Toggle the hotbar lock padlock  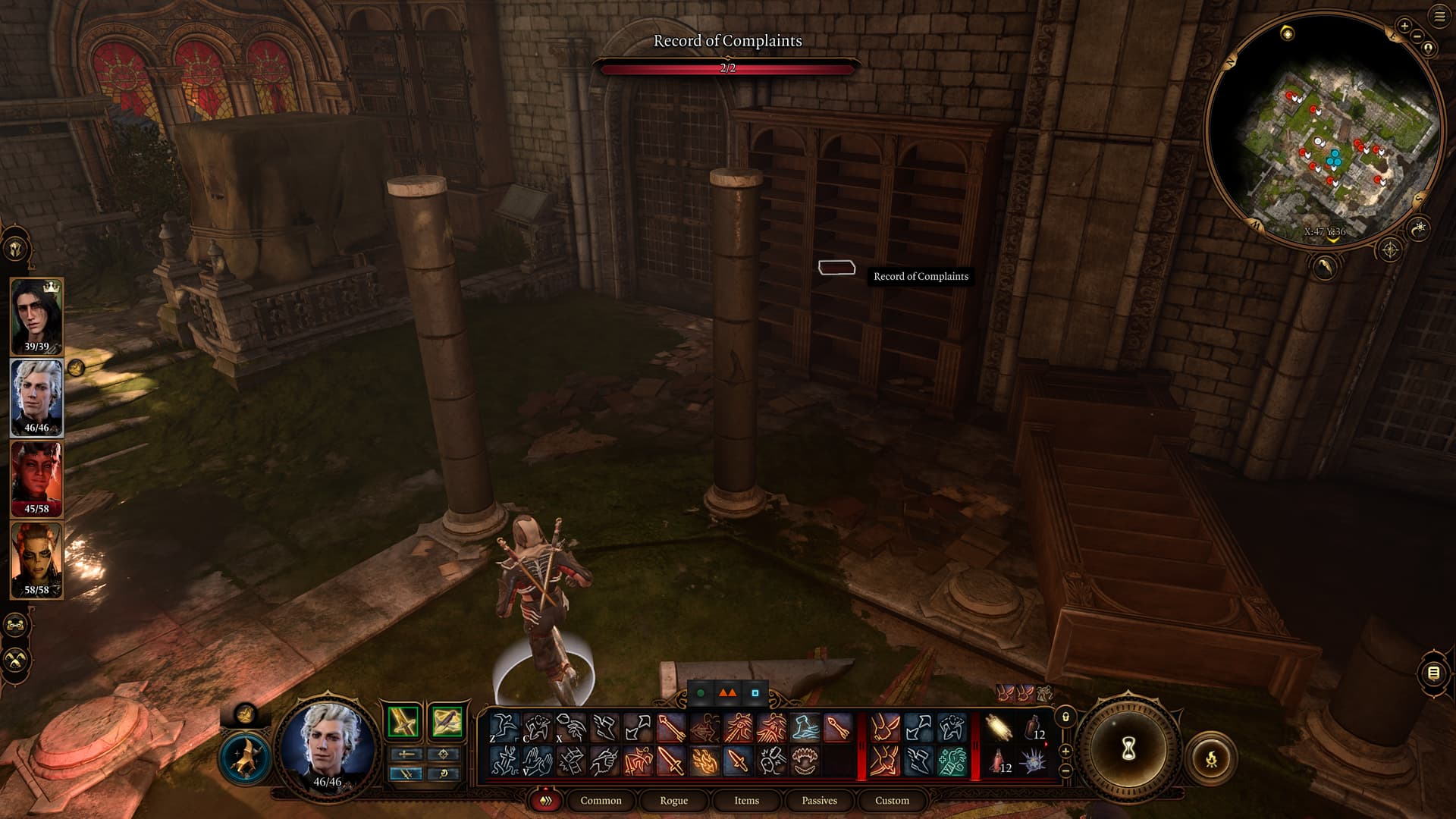1065,717
